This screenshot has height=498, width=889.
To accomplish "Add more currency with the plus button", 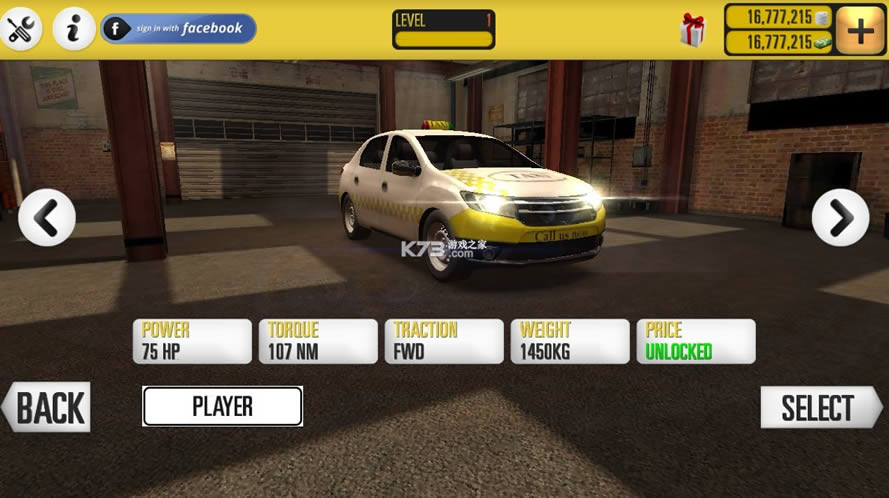I will point(859,30).
